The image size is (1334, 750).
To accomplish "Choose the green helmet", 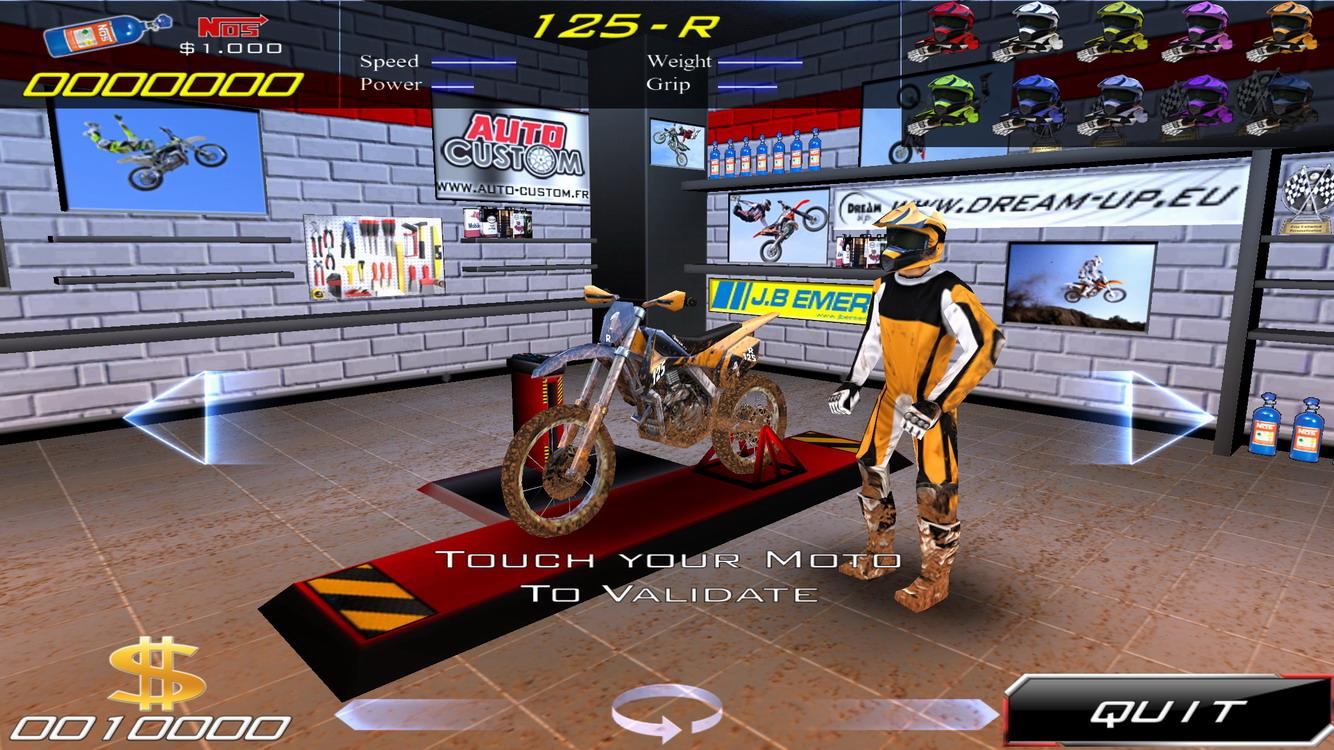I will point(950,95).
